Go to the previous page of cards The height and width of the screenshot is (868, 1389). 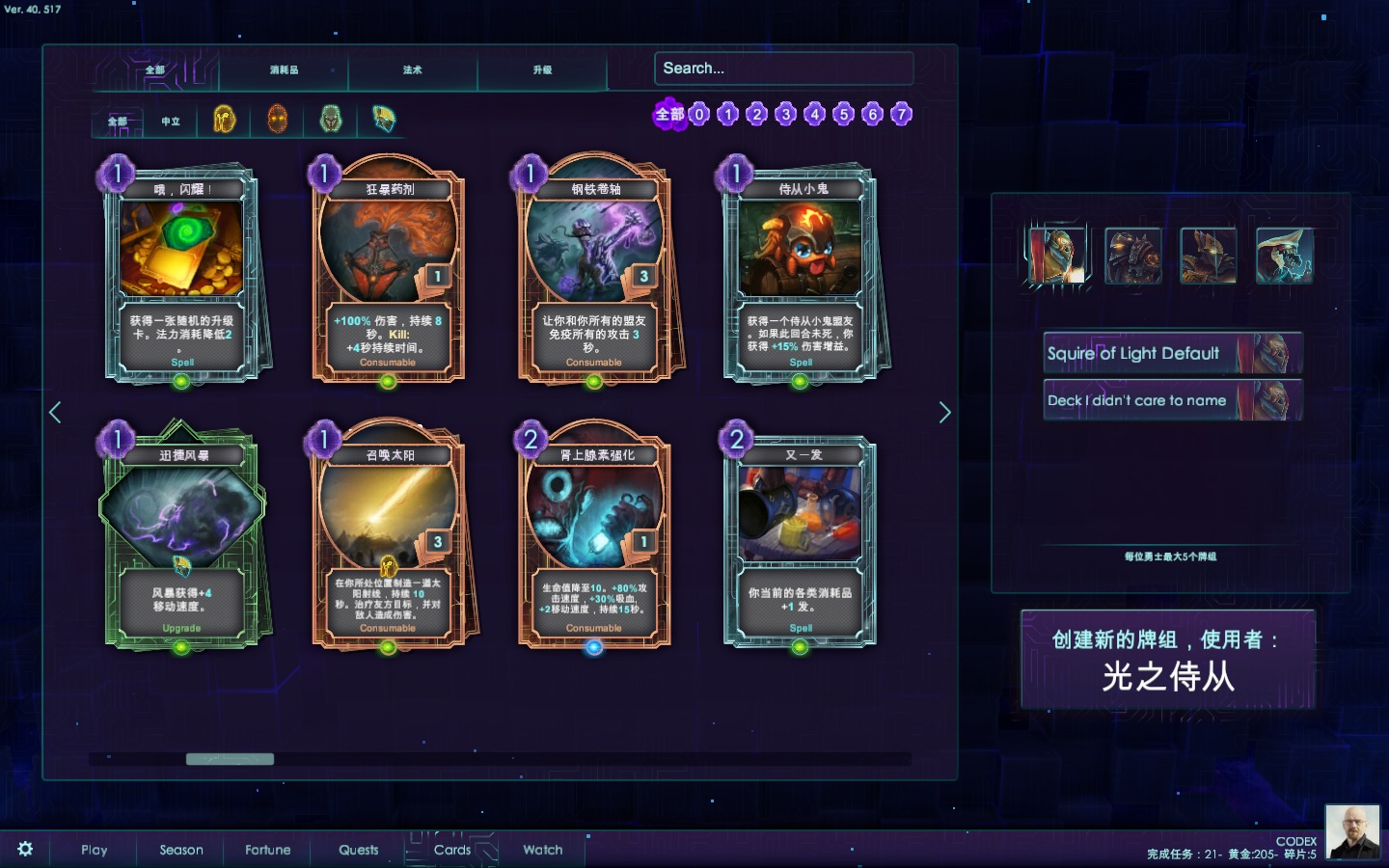[x=55, y=413]
